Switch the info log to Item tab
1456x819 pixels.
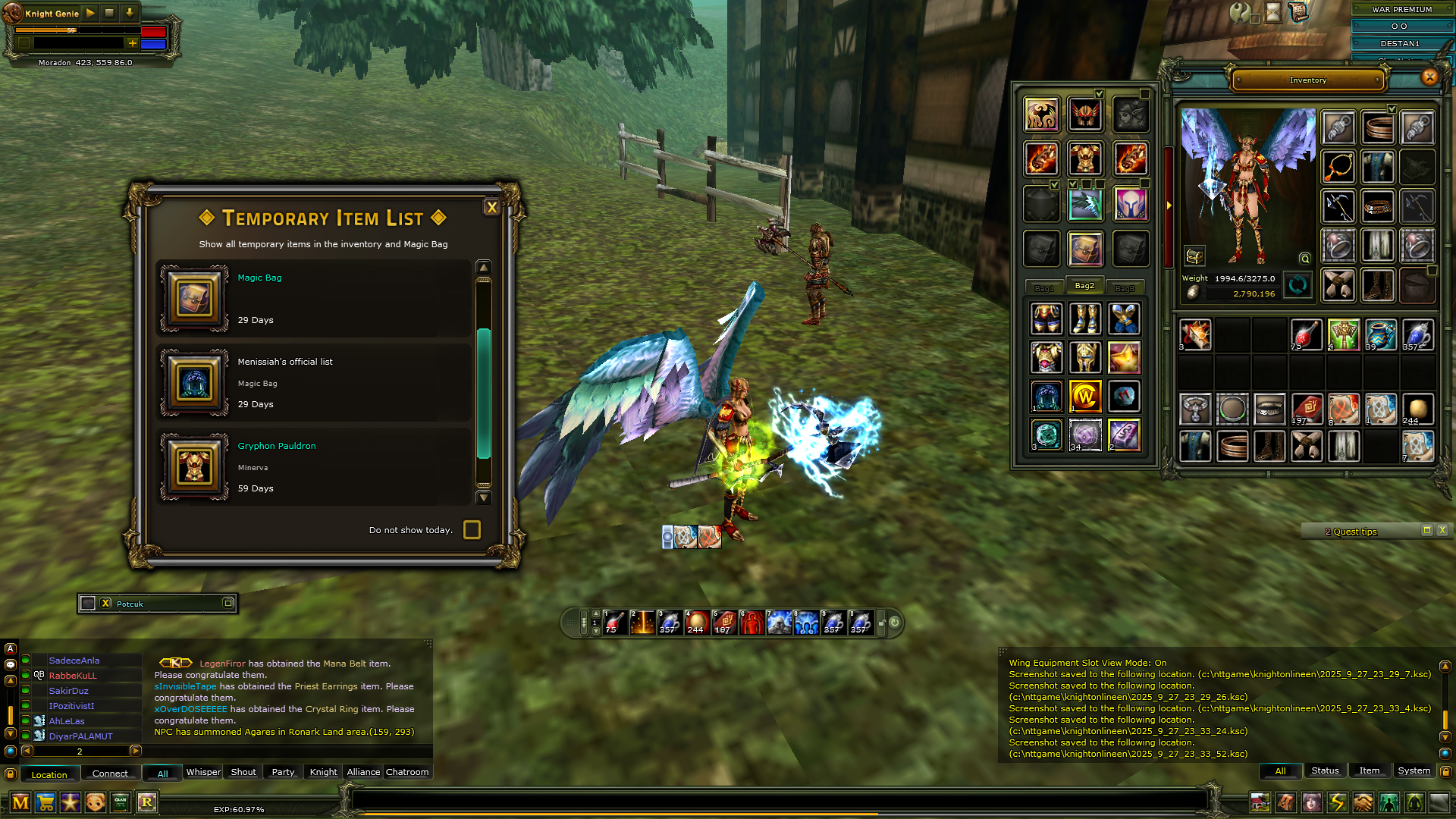pyautogui.click(x=1369, y=770)
